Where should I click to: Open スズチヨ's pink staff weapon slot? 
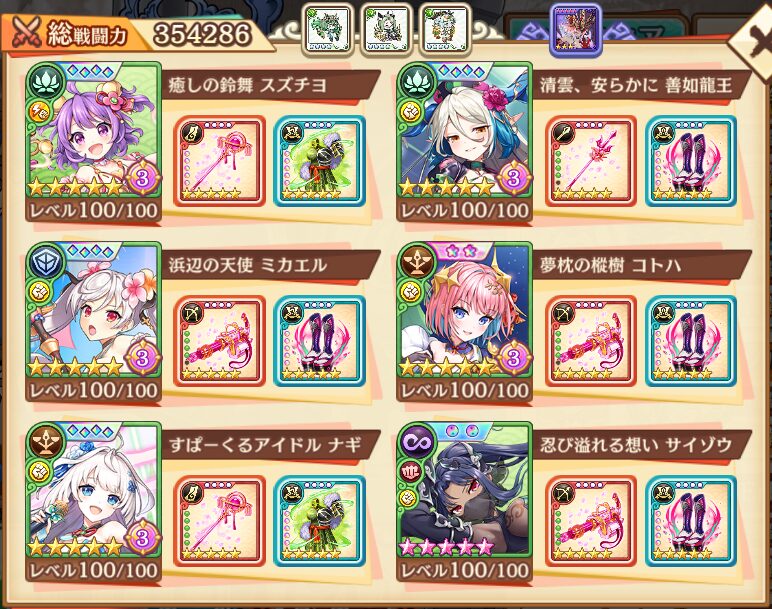(x=219, y=160)
